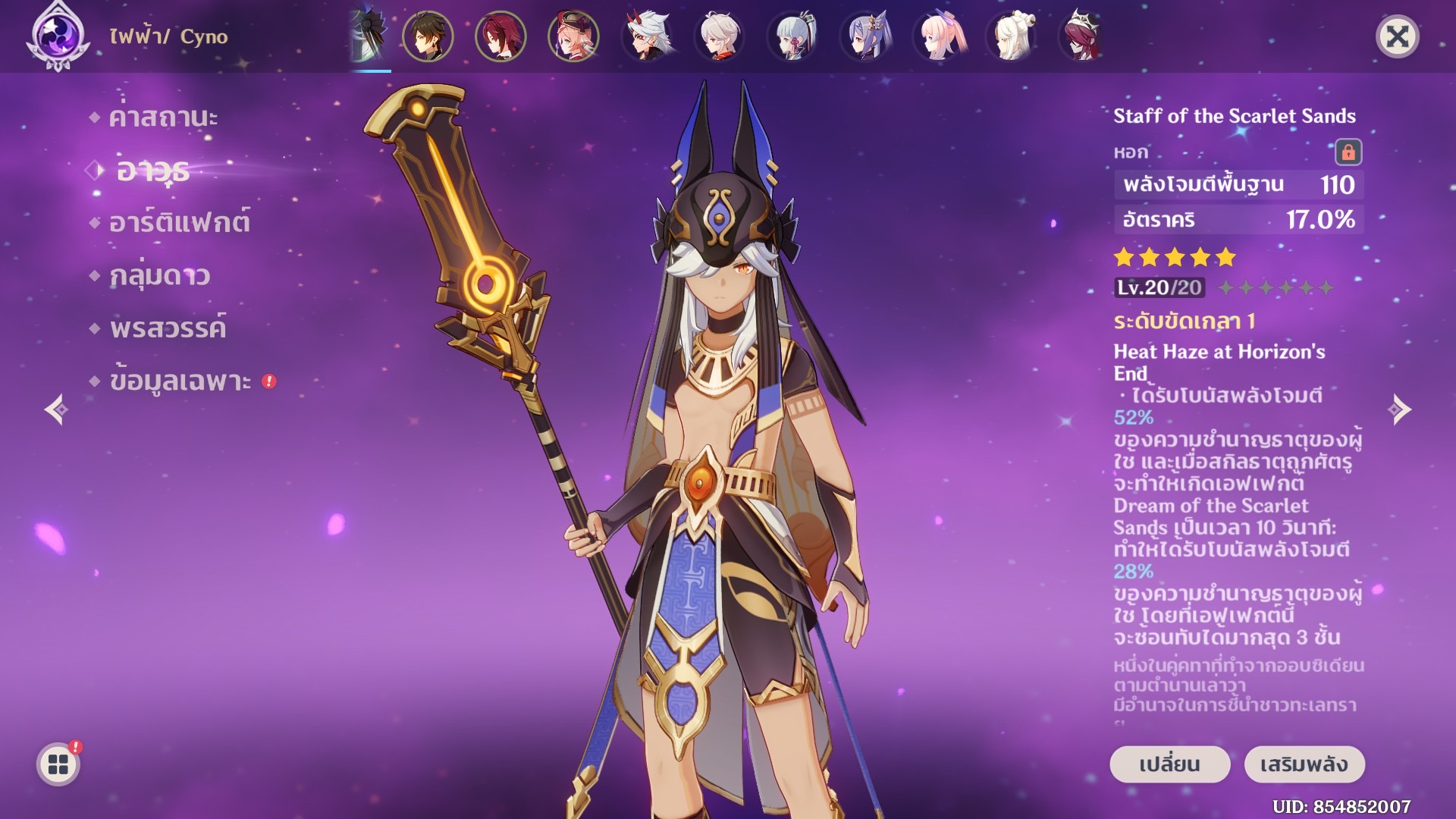Show the กลุ่มดาว constellation page
This screenshot has width=1456, height=819.
[159, 275]
